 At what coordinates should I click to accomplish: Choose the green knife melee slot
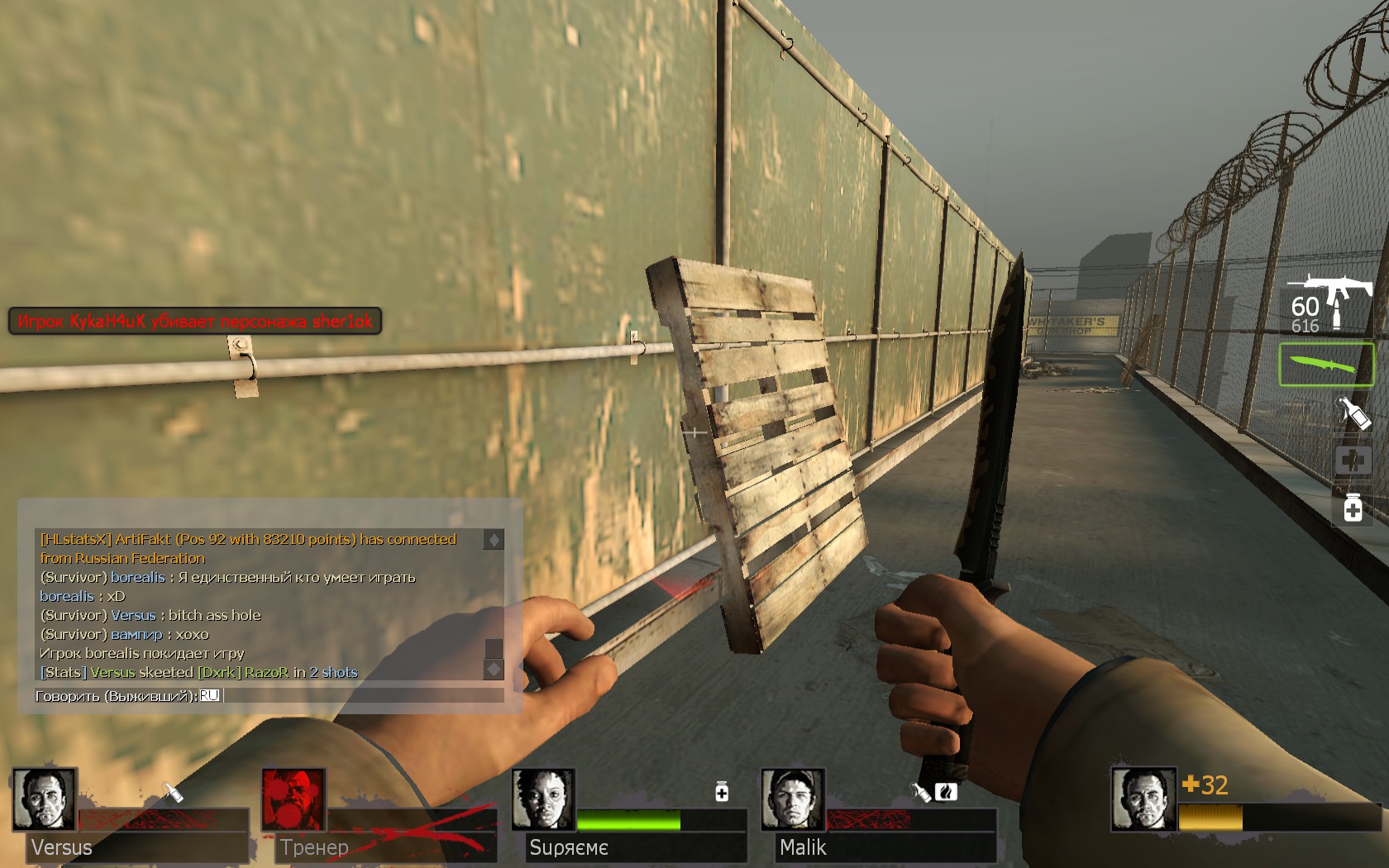[x=1326, y=365]
